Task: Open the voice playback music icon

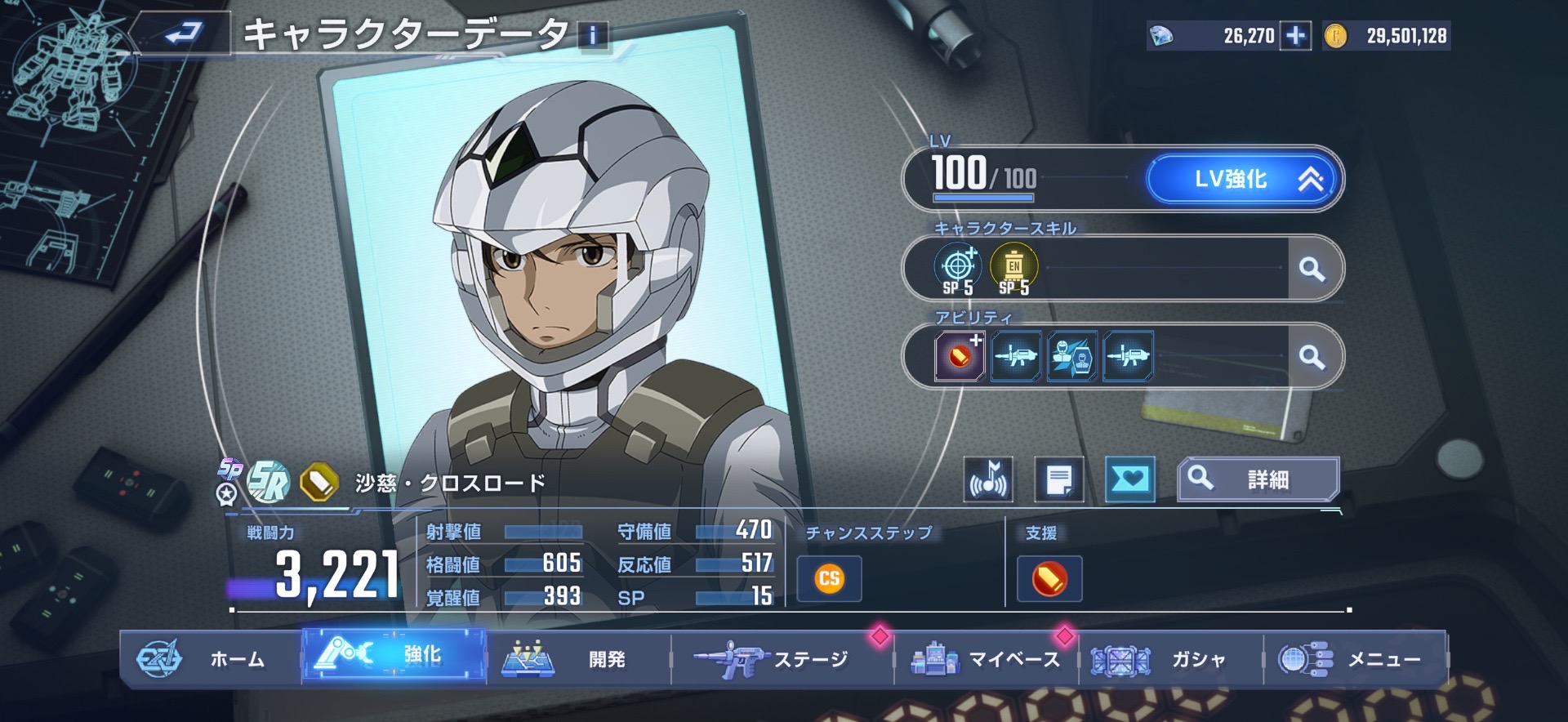Action: (988, 479)
